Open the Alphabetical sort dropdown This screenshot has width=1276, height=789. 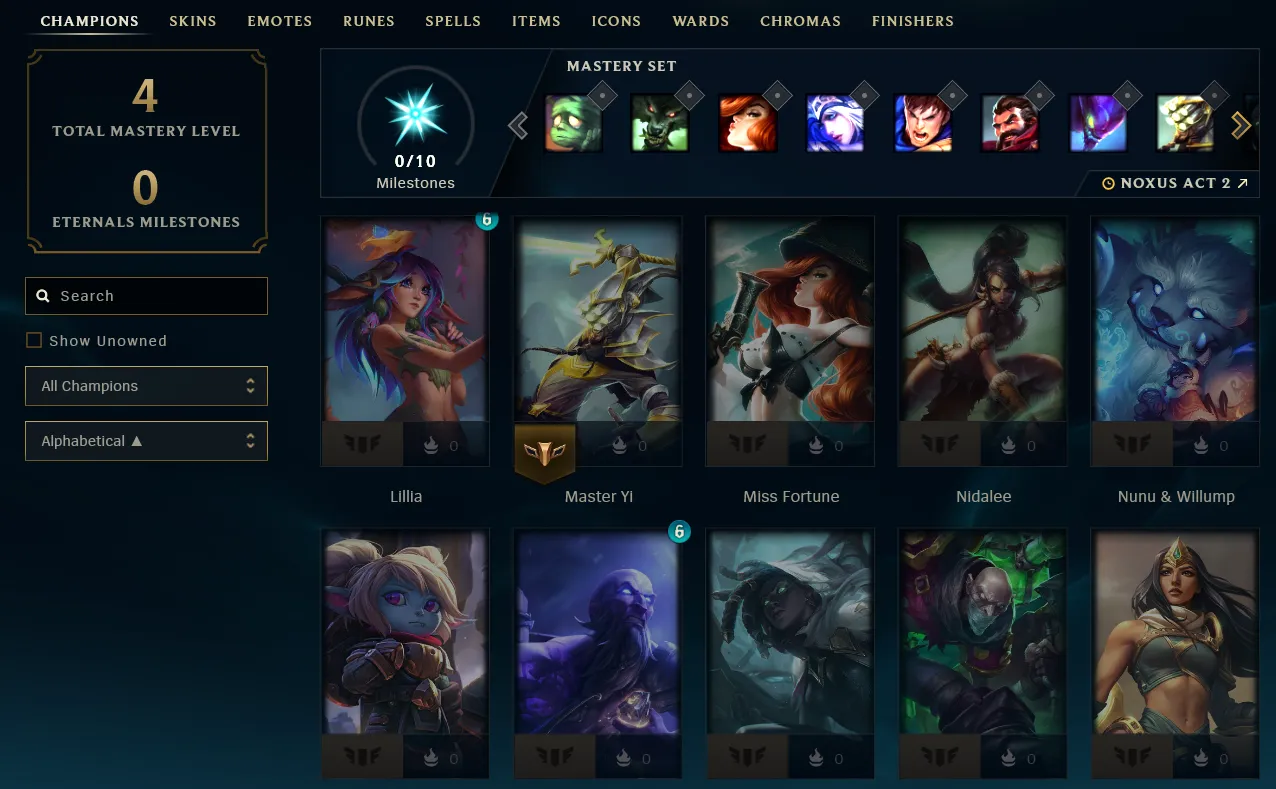tap(147, 441)
